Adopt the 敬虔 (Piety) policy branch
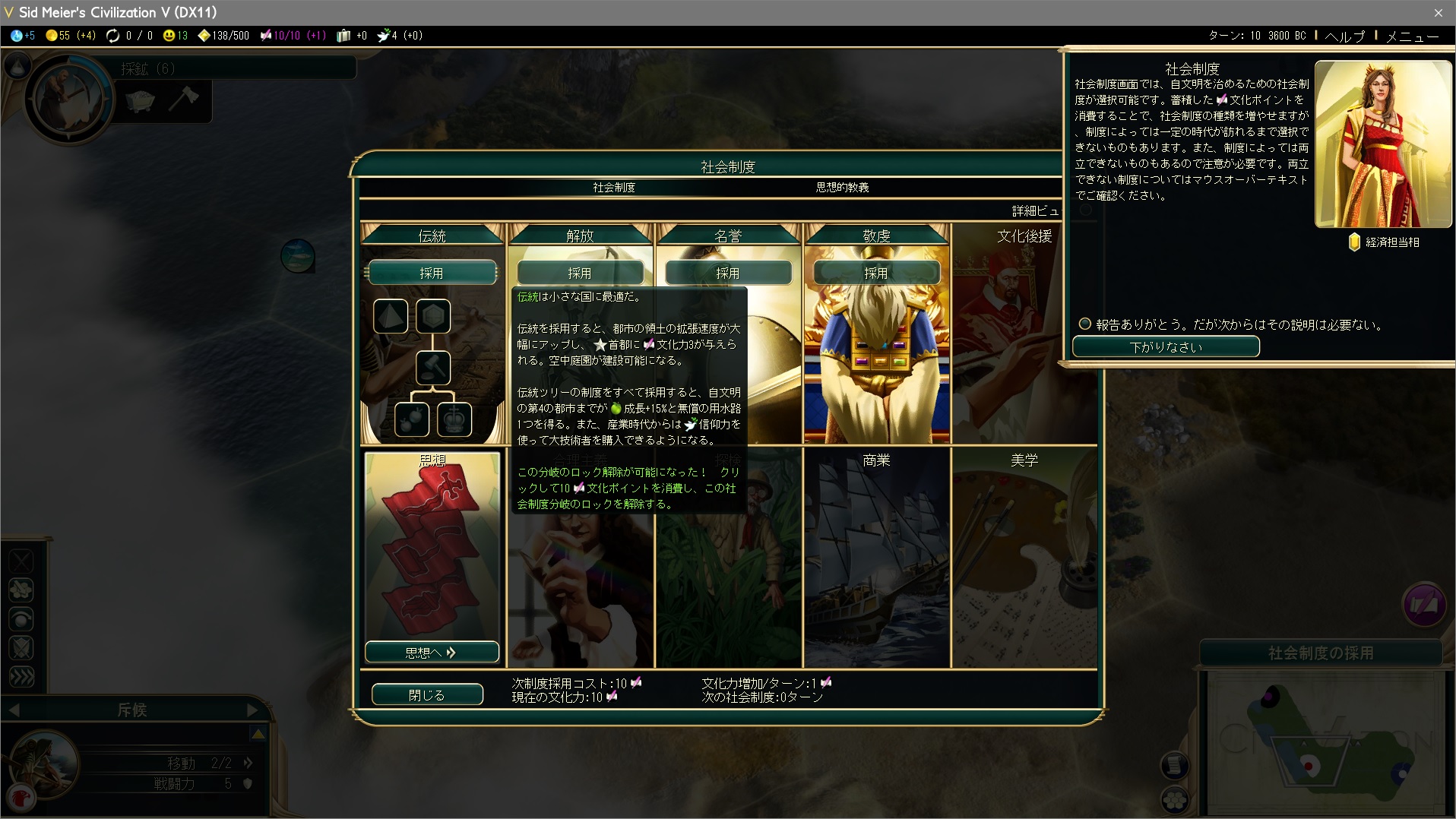The image size is (1456, 819). [x=875, y=273]
